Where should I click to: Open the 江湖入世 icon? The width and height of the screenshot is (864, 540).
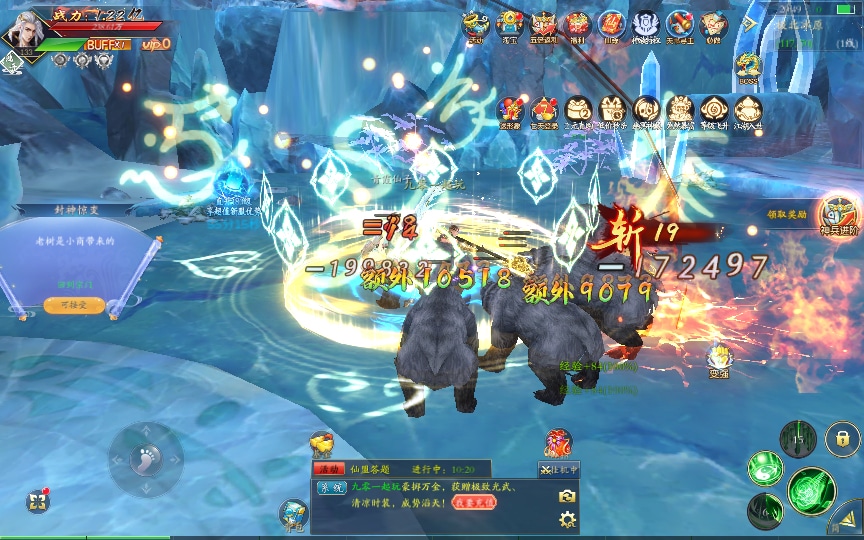748,113
